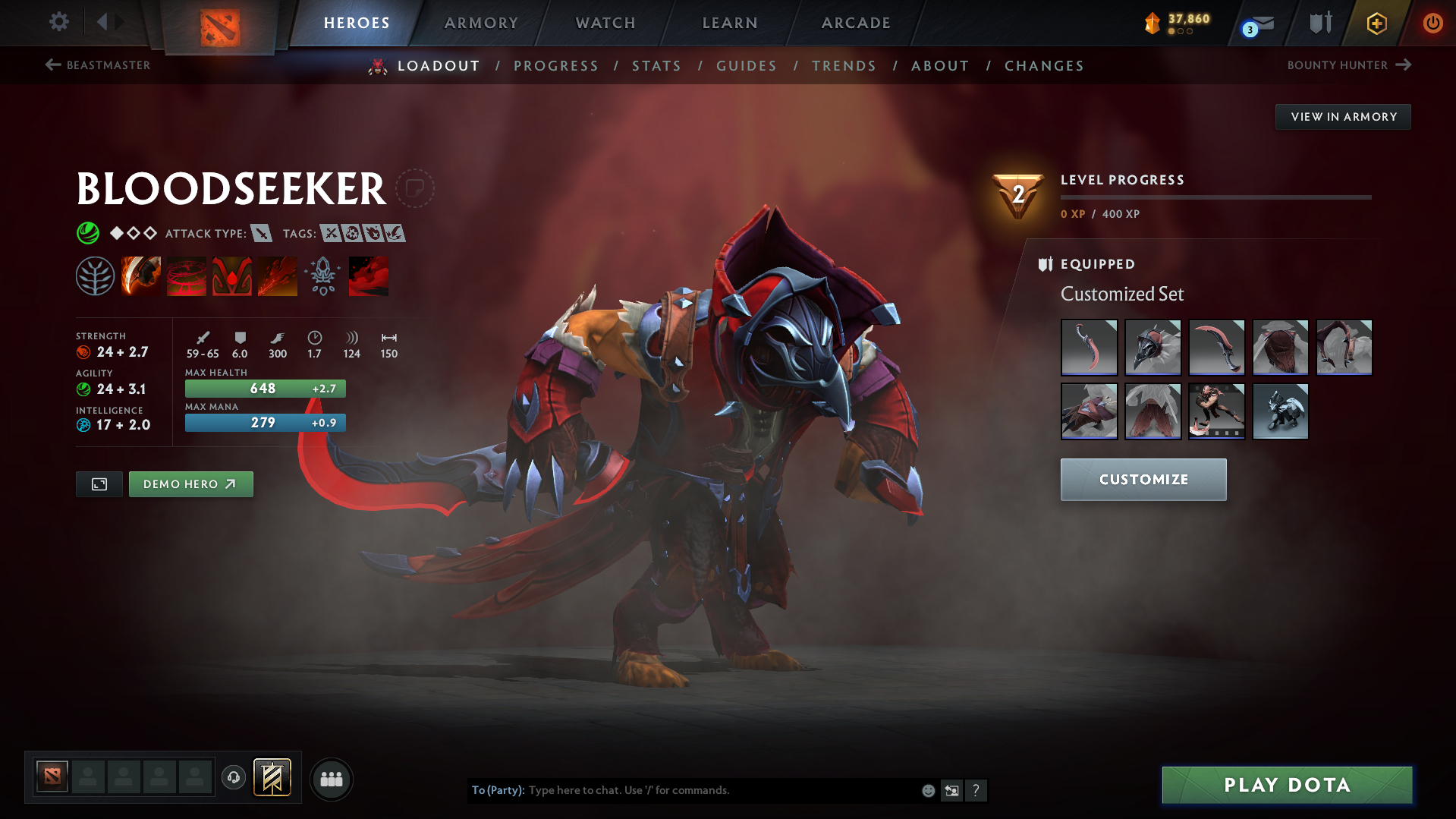Open Bloodseeker's talent tree icon
The height and width of the screenshot is (819, 1456).
click(95, 276)
